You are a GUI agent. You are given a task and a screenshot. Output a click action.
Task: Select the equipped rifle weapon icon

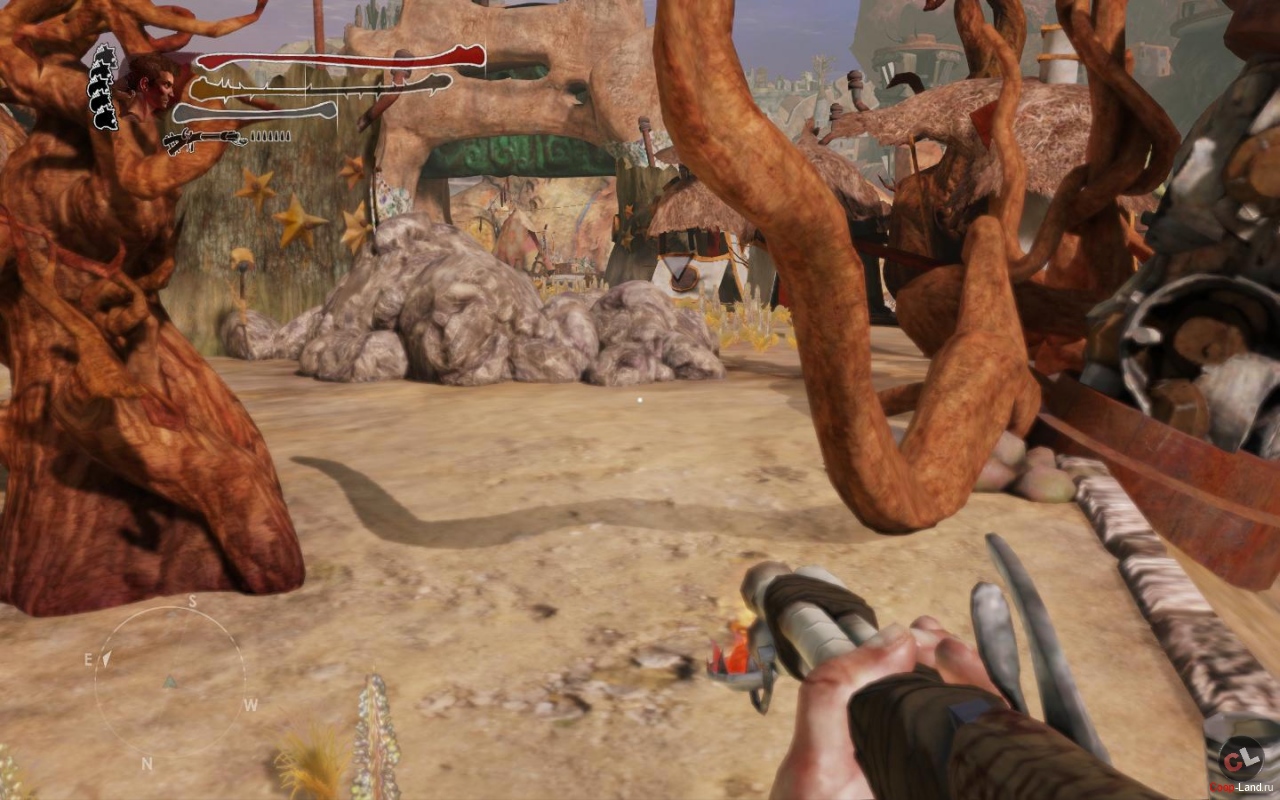[x=205, y=140]
